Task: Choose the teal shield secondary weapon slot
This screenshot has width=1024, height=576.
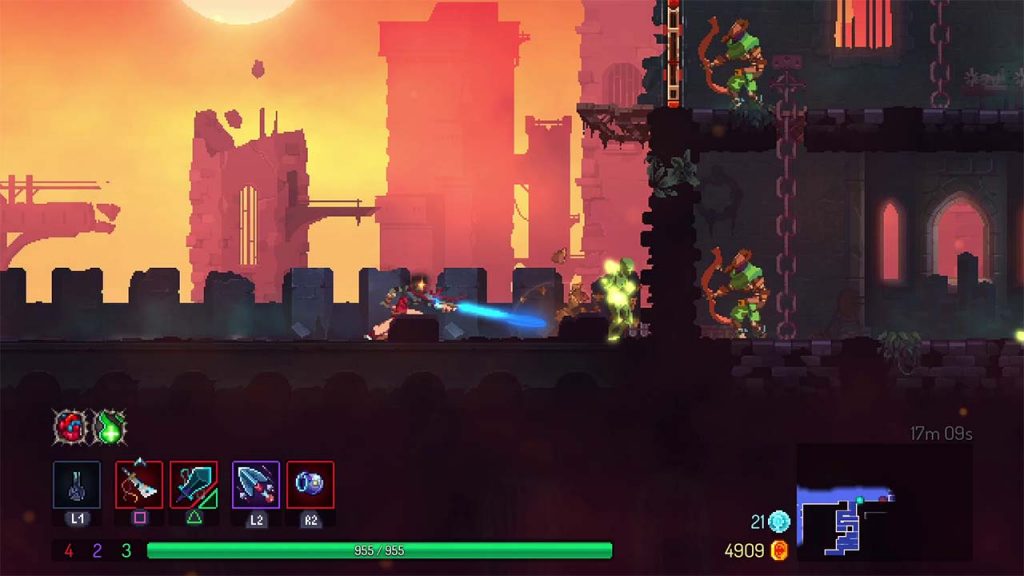Action: [x=194, y=485]
